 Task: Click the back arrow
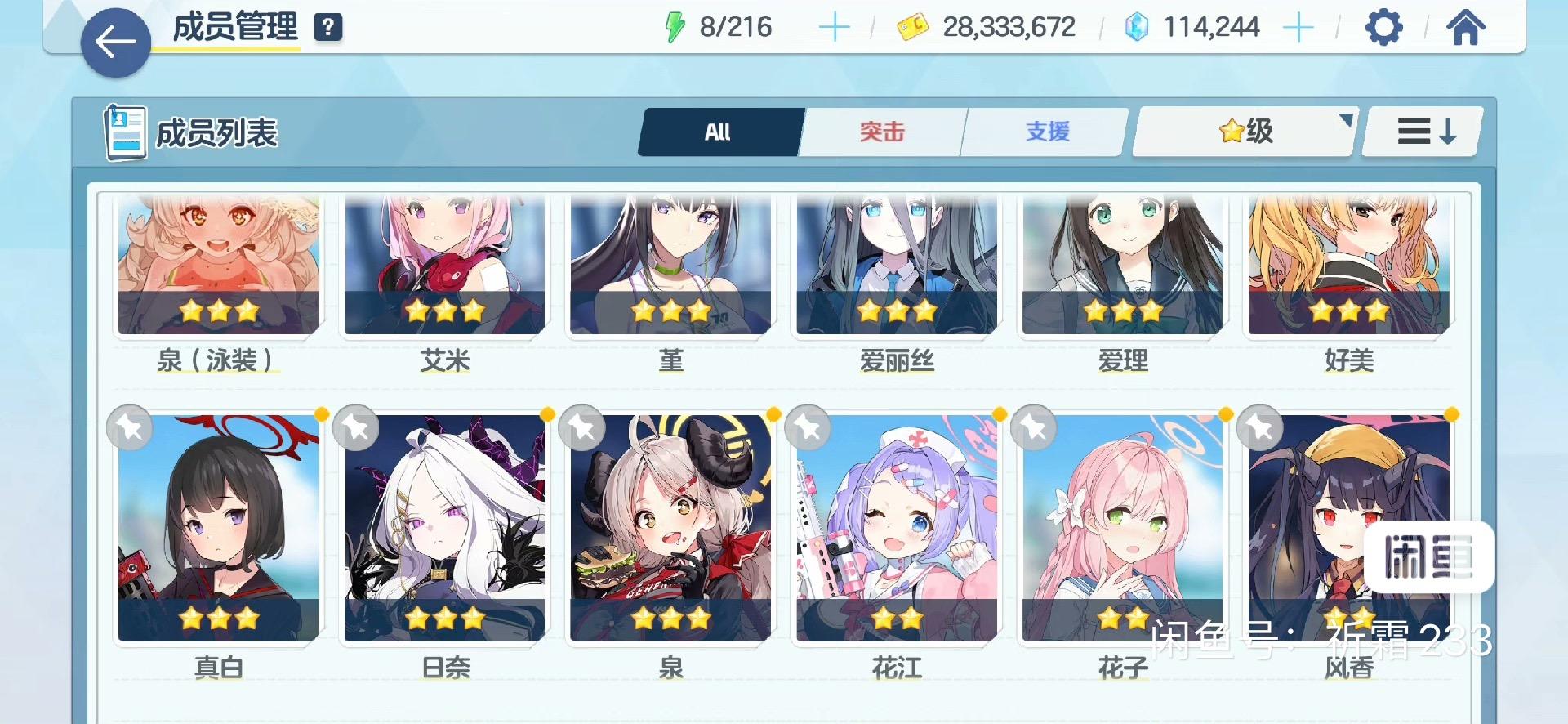tap(117, 38)
